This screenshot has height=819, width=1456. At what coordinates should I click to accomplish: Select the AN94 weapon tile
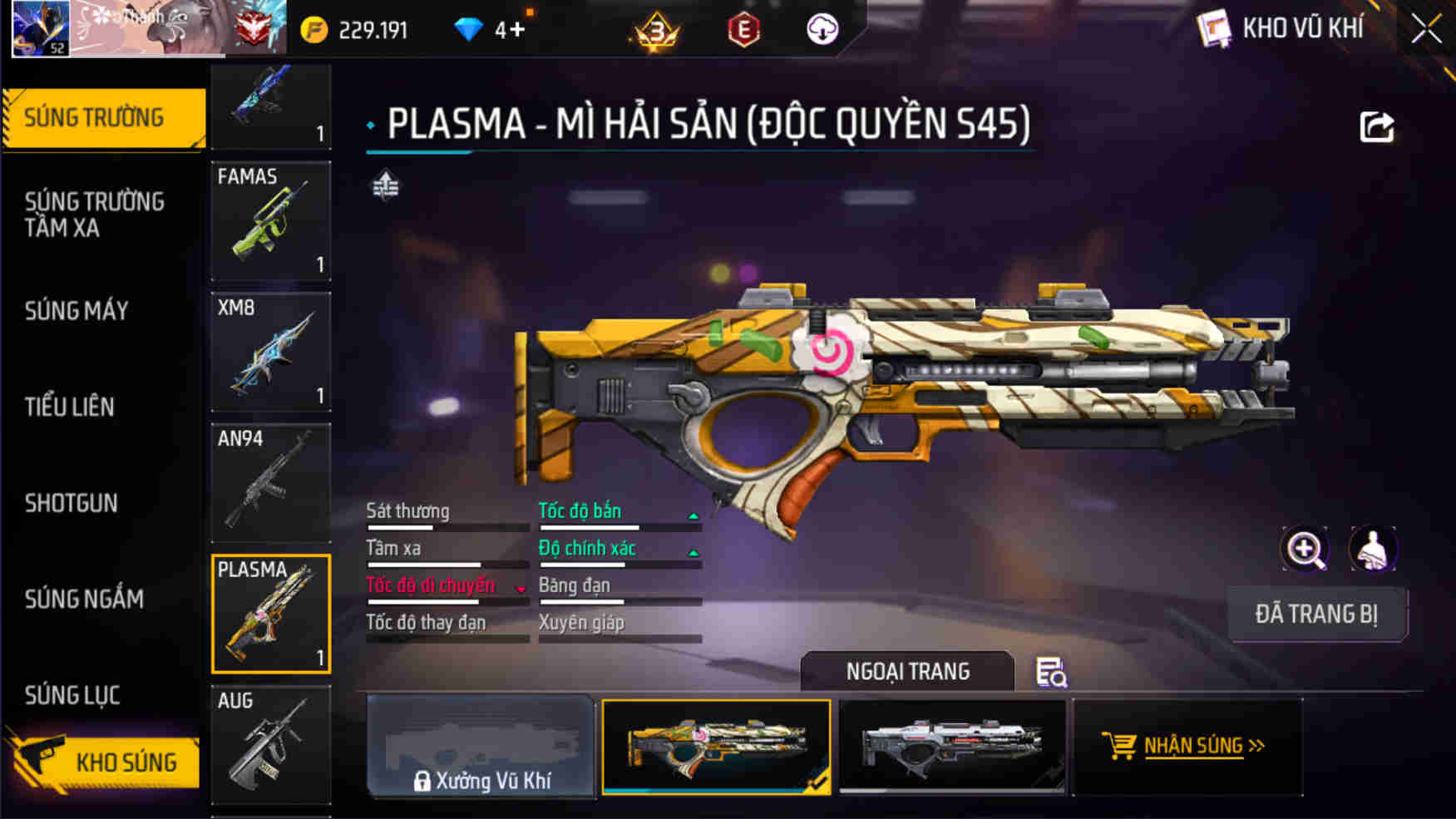(271, 482)
